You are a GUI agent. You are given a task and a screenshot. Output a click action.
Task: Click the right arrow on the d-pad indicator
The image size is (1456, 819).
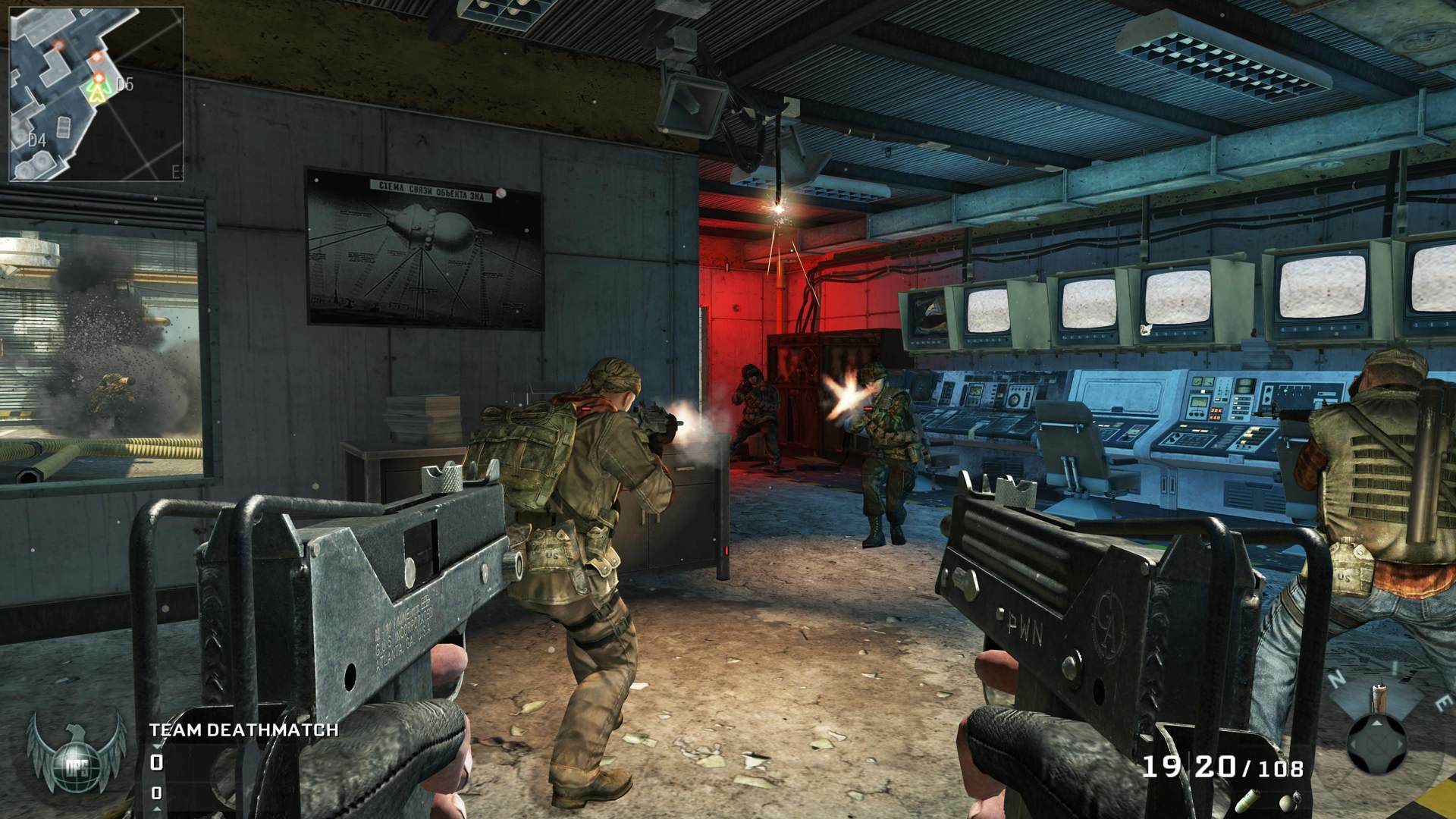click(1400, 745)
